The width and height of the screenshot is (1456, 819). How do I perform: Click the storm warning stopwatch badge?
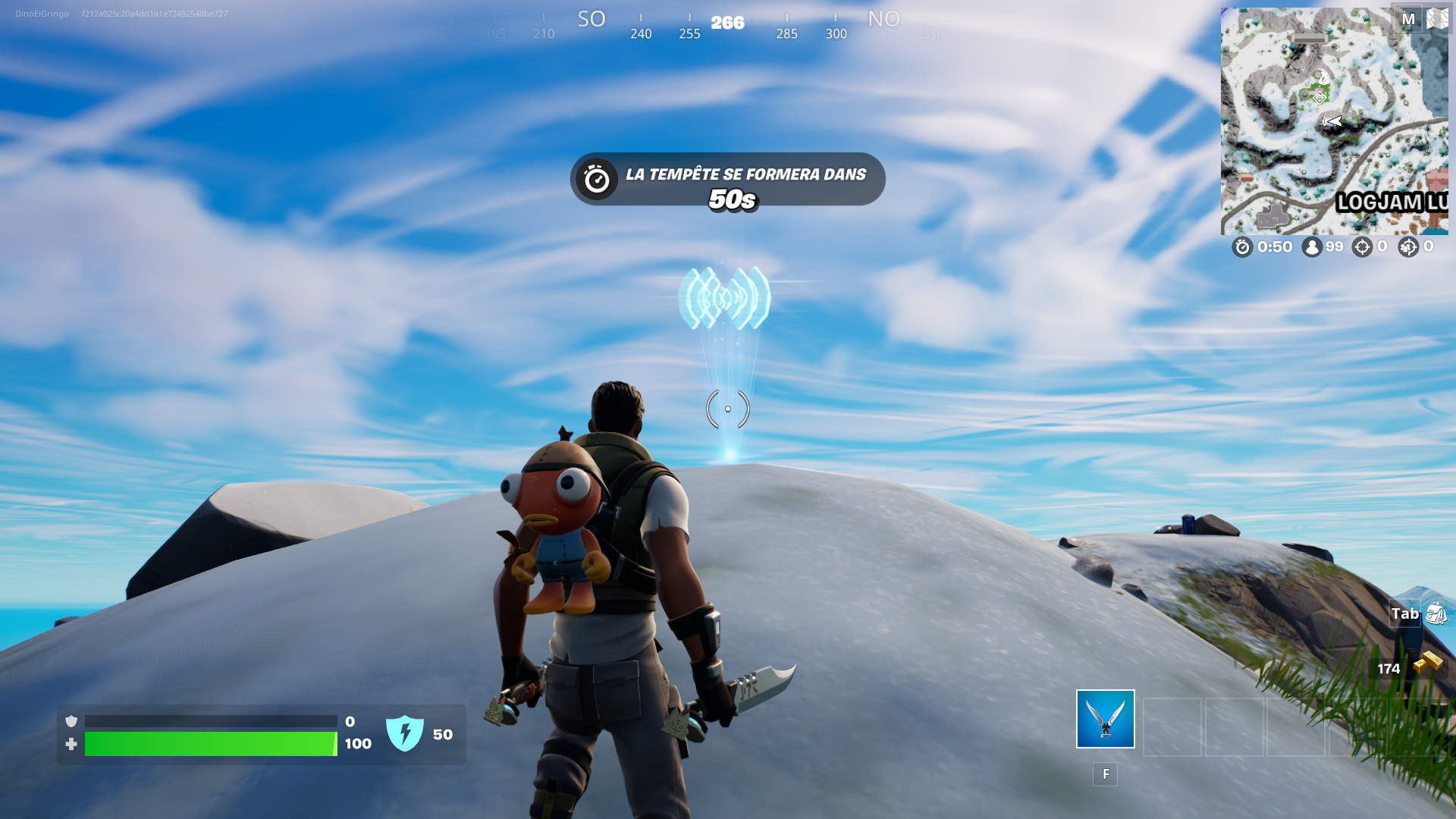[596, 180]
